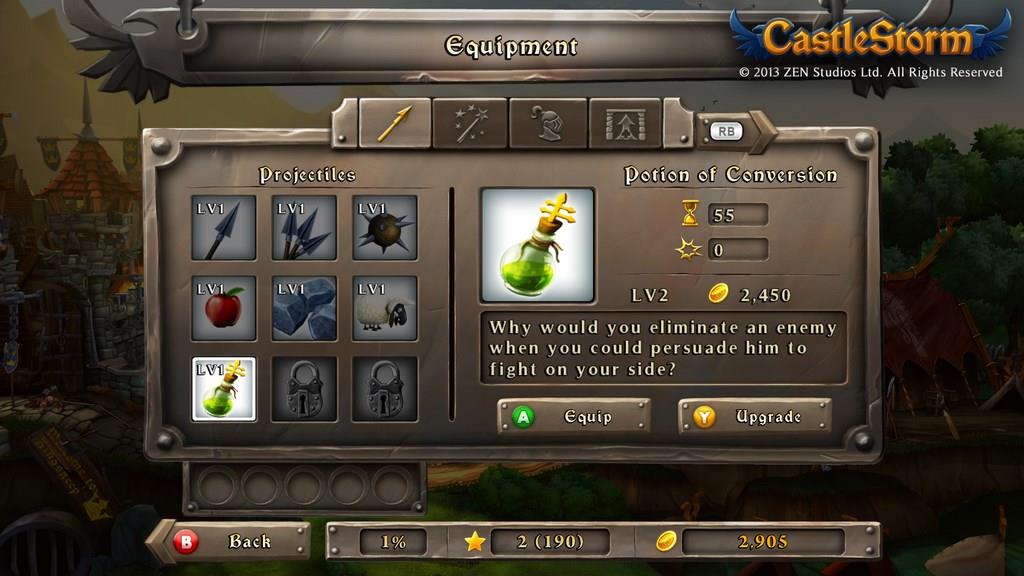Pick the red apple projectile

224,308
